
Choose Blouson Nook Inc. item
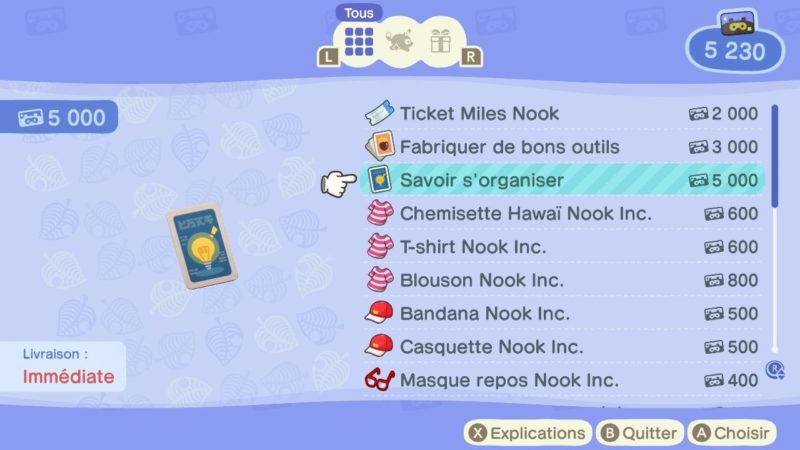[560, 280]
